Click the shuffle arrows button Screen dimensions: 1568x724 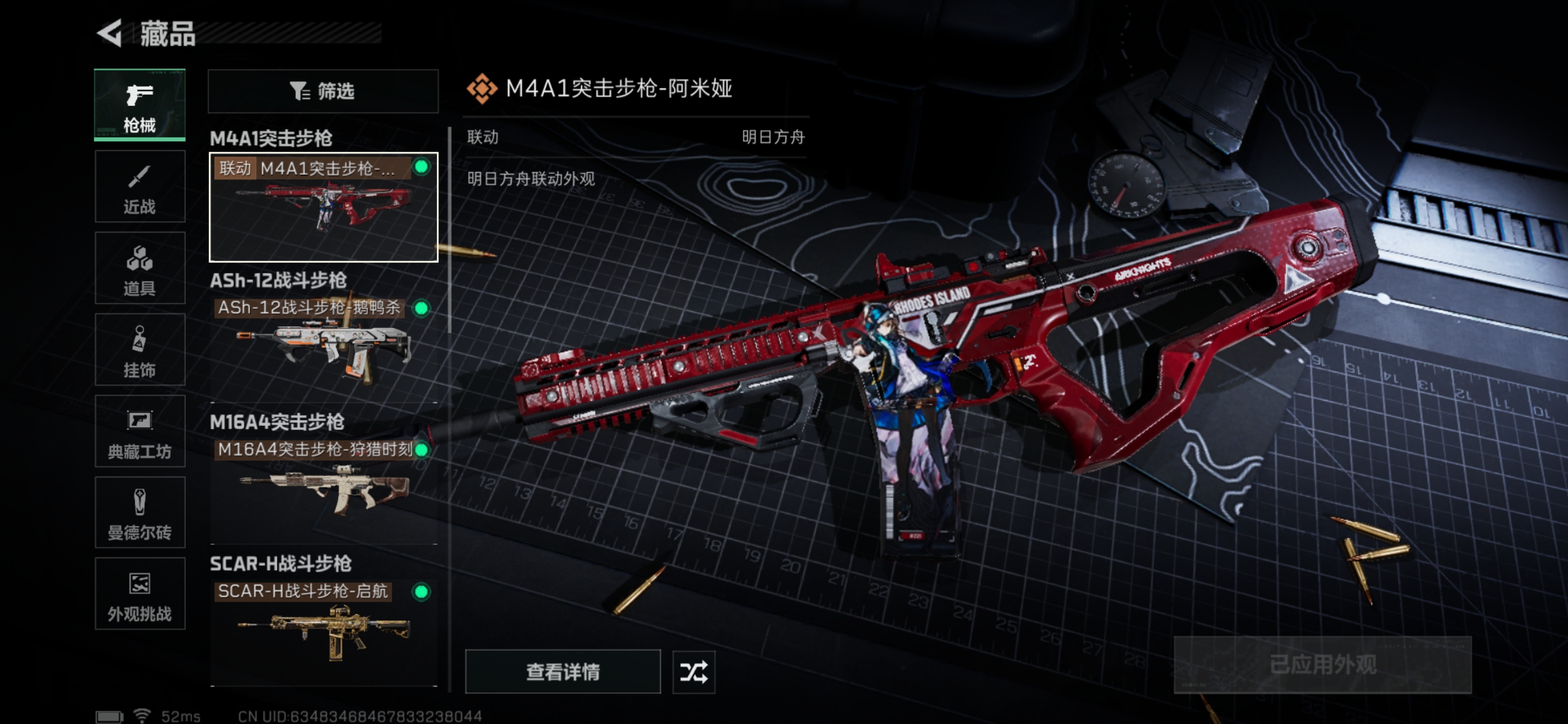pos(693,672)
